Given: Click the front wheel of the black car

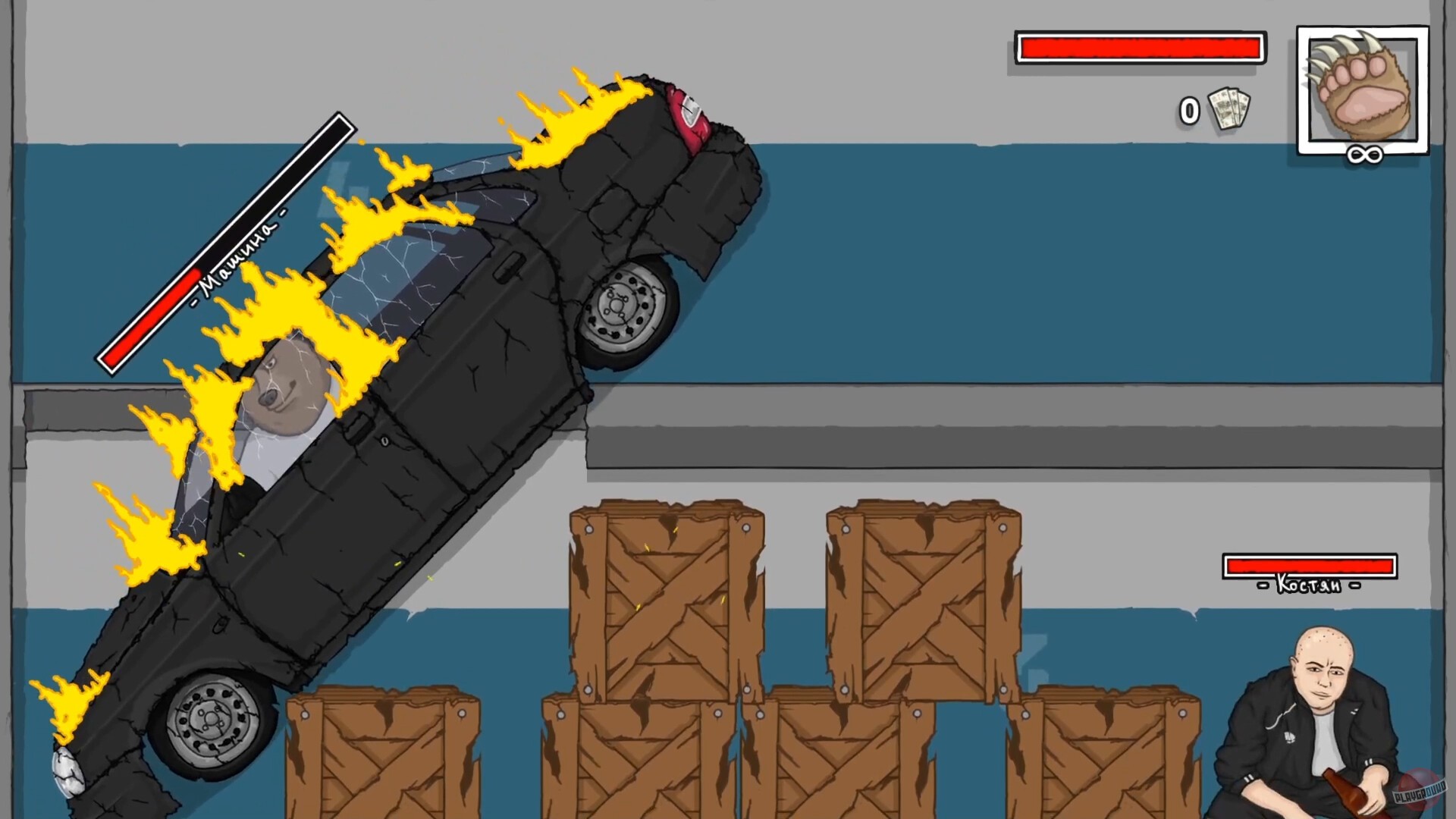Looking at the screenshot, I should tap(211, 720).
